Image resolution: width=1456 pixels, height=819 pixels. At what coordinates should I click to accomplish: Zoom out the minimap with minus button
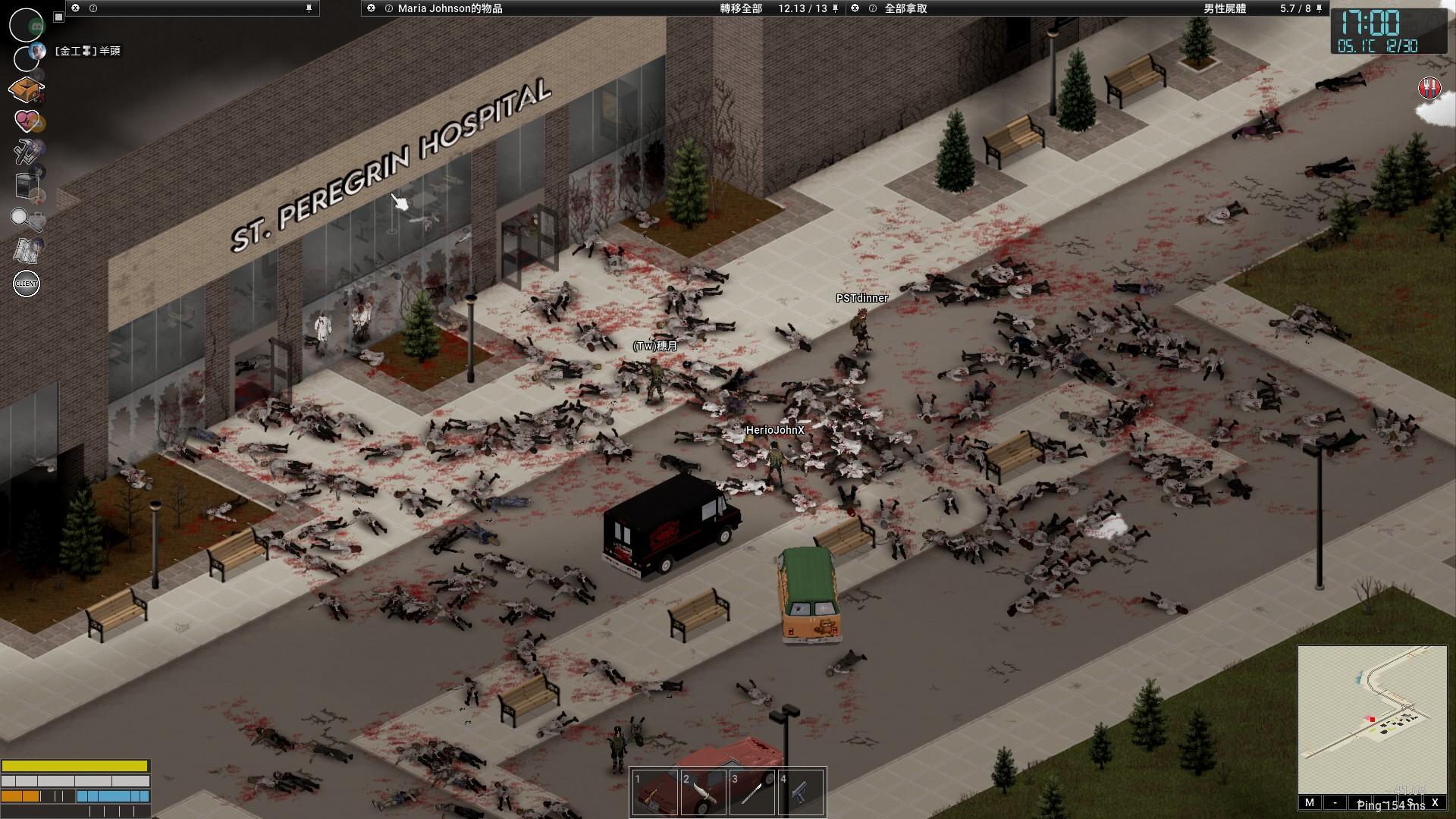pyautogui.click(x=1335, y=802)
